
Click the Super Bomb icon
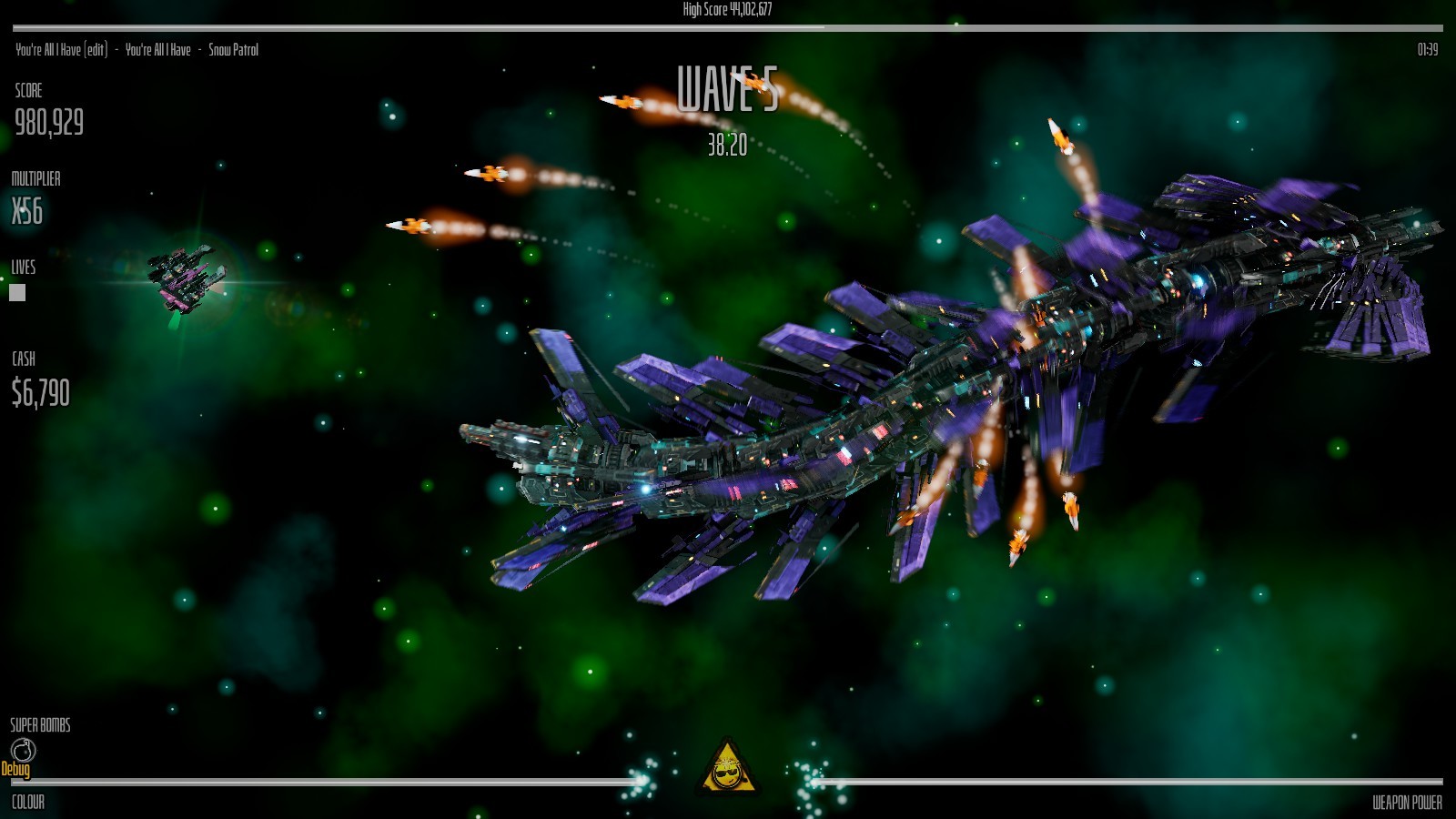tap(25, 751)
